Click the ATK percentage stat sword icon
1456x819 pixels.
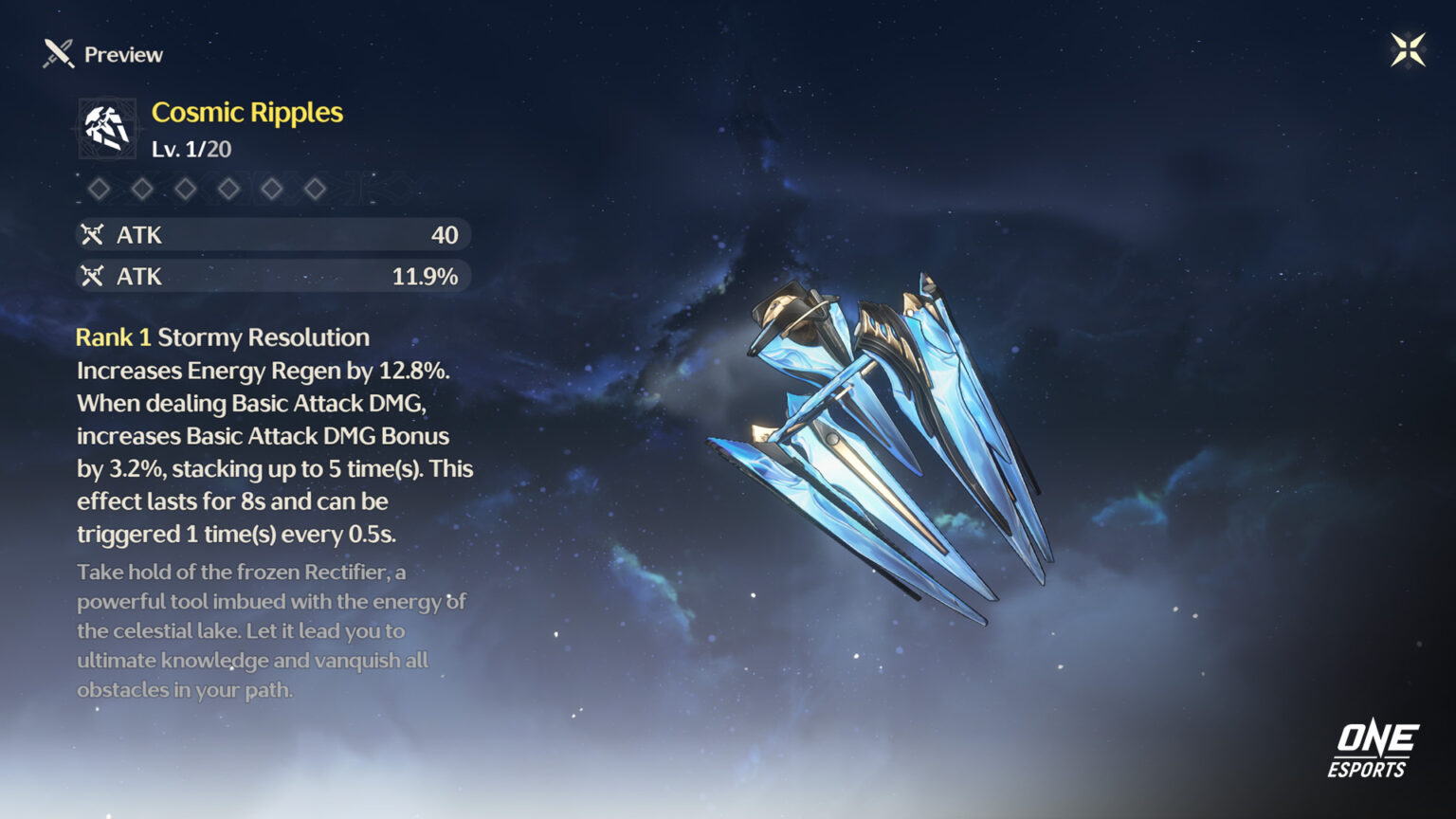(95, 276)
